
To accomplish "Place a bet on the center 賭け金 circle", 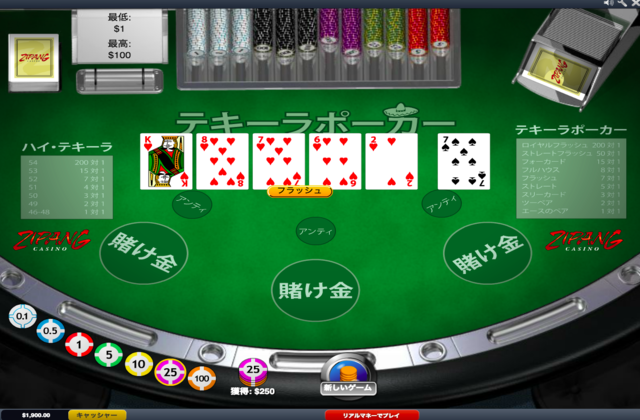I will tap(313, 290).
